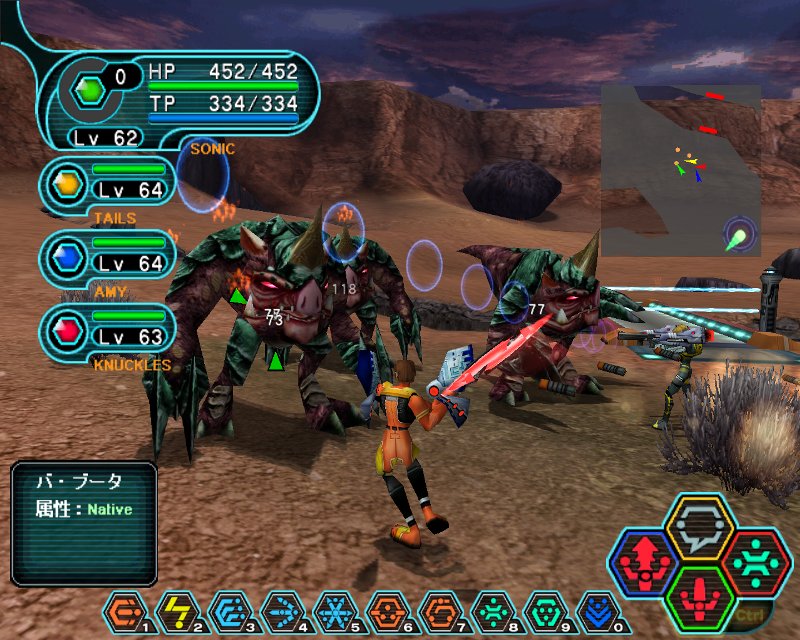The image size is (800, 640).
Task: Cast the snowflake ice technique in slot 5
Action: point(333,610)
